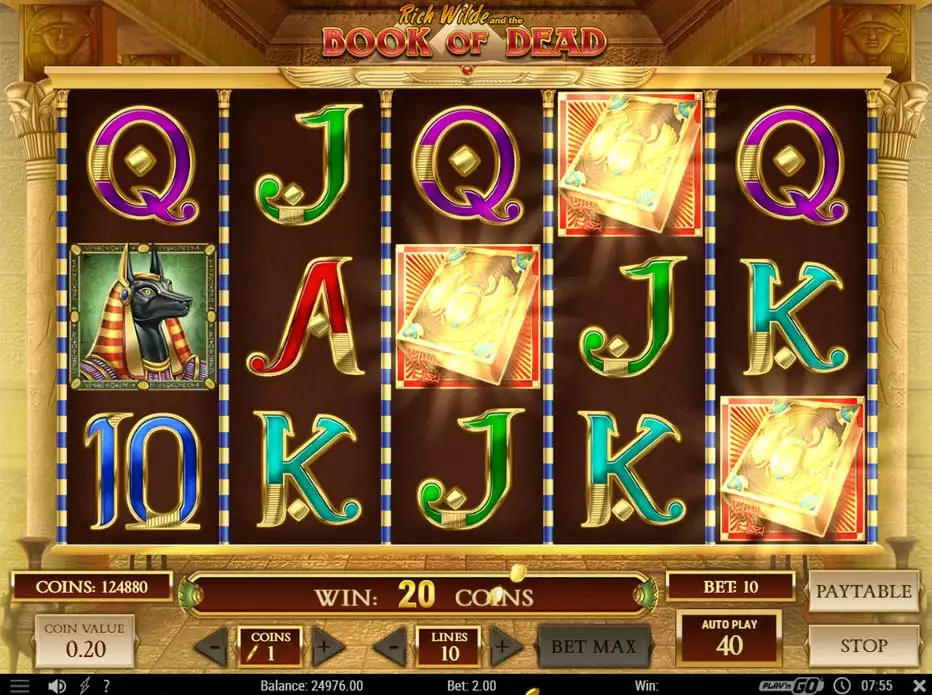Close the game window

pyautogui.click(x=917, y=686)
